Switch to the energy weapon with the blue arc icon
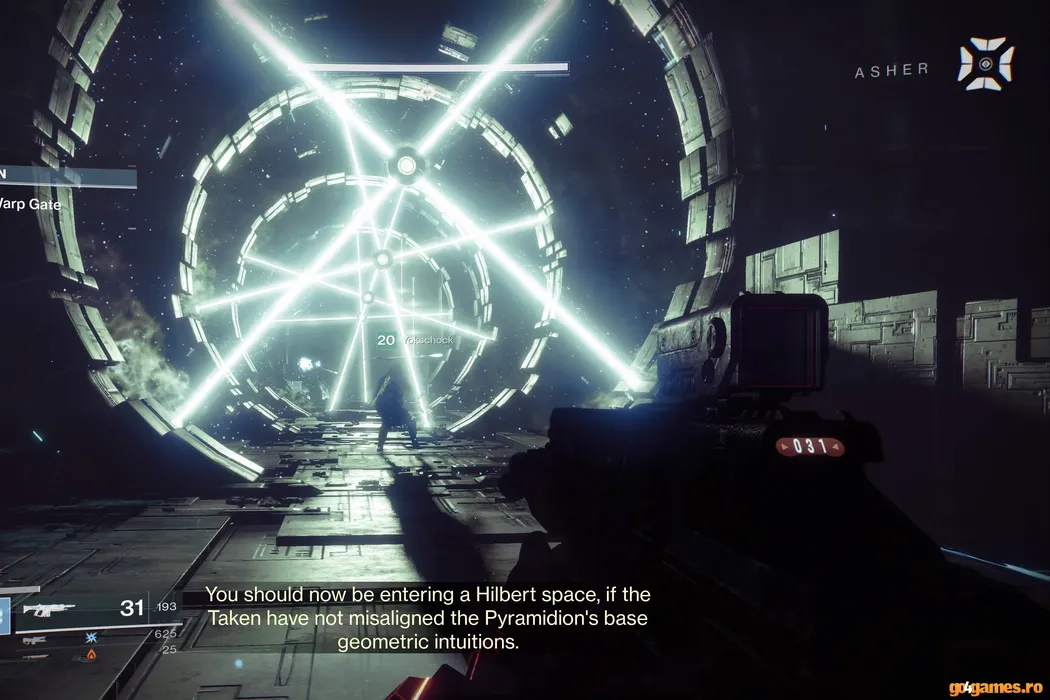This screenshot has width=1050, height=700. point(91,636)
